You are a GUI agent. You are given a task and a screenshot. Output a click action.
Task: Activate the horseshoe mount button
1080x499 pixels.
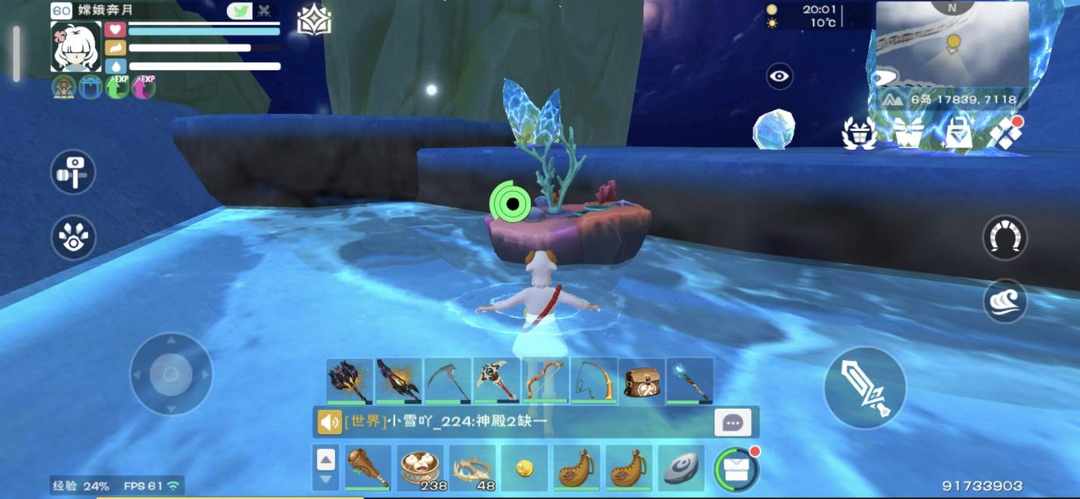tap(1004, 237)
